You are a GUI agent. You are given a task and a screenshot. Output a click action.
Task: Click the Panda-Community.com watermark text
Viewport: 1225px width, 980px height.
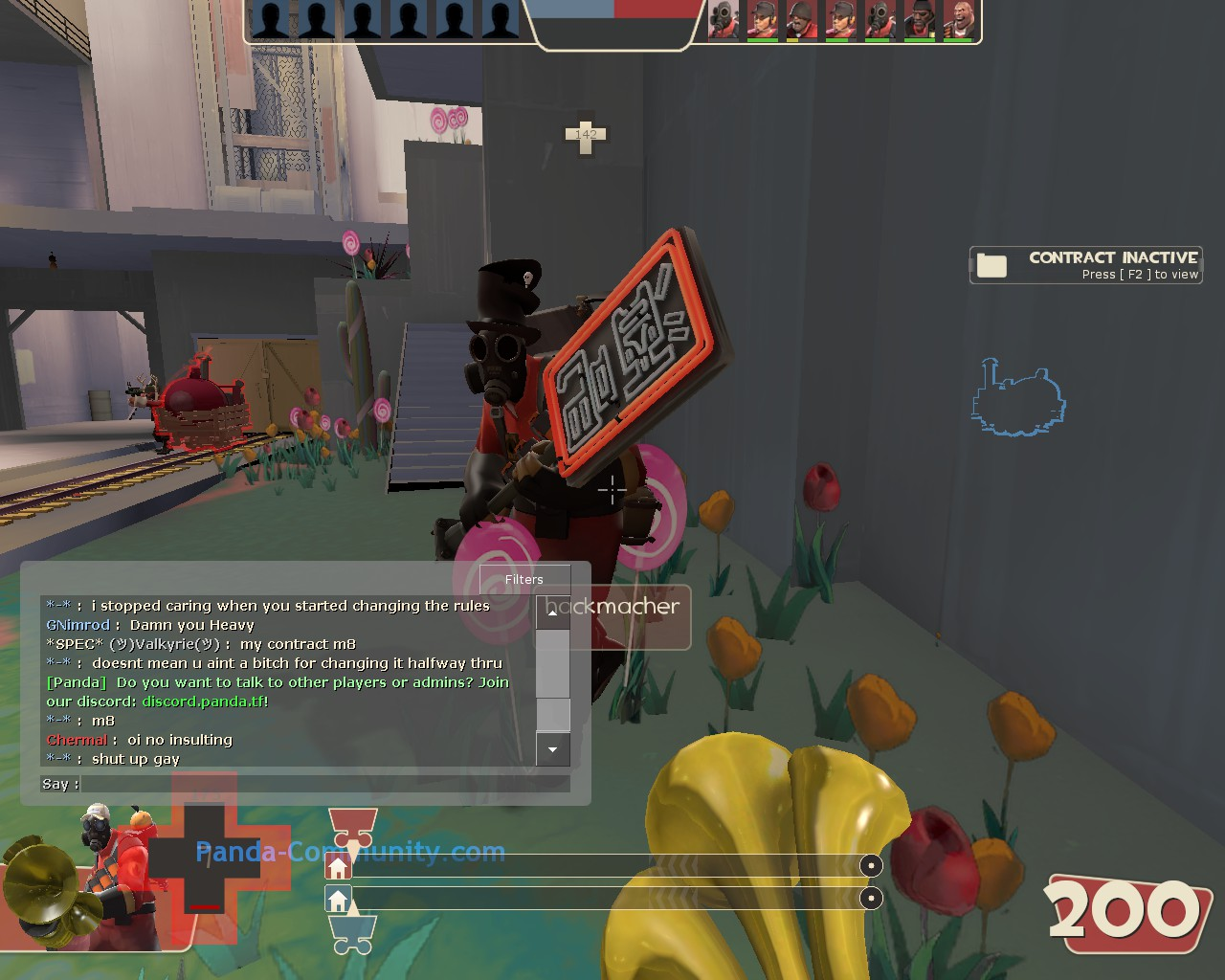(x=350, y=852)
